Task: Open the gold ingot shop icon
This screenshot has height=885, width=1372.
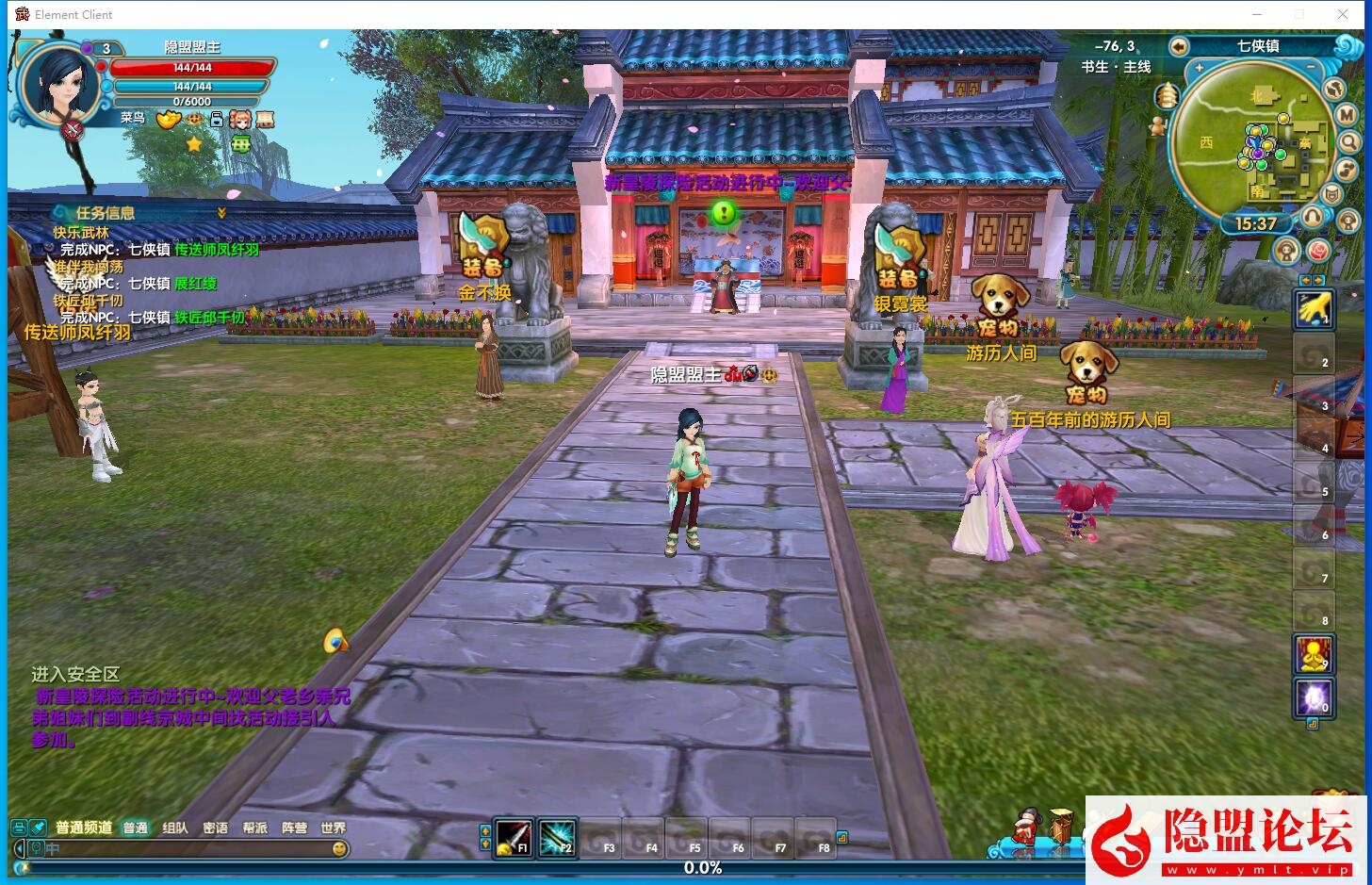Action: [x=169, y=120]
